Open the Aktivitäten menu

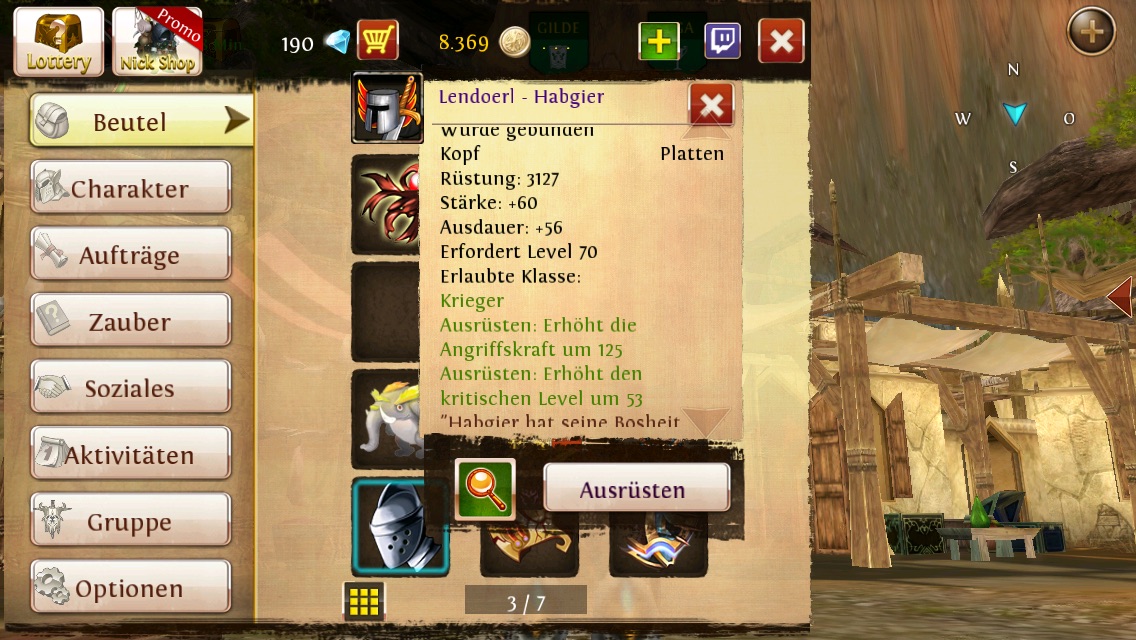131,455
